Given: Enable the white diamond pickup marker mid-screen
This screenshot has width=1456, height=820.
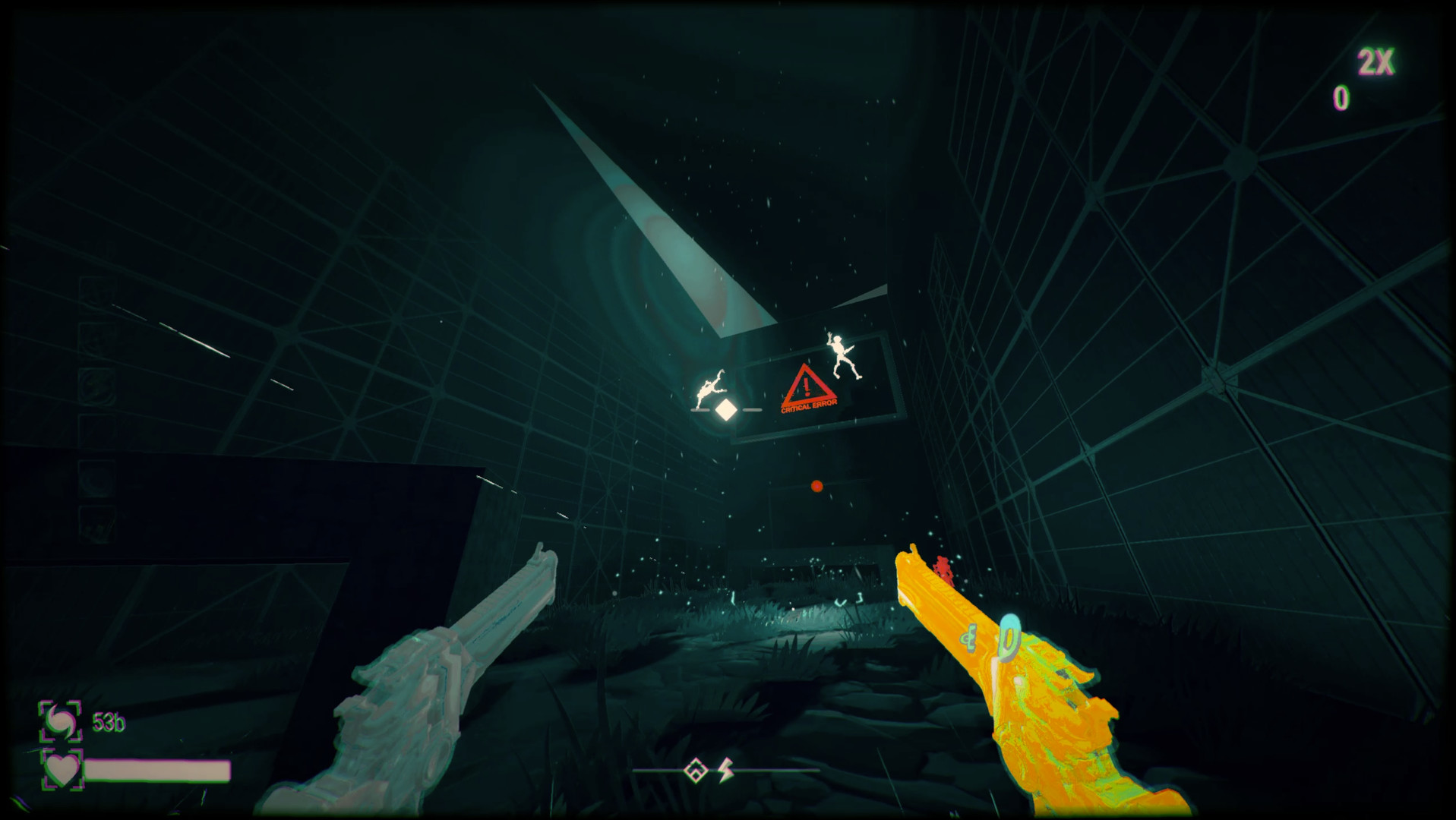Looking at the screenshot, I should click(725, 408).
